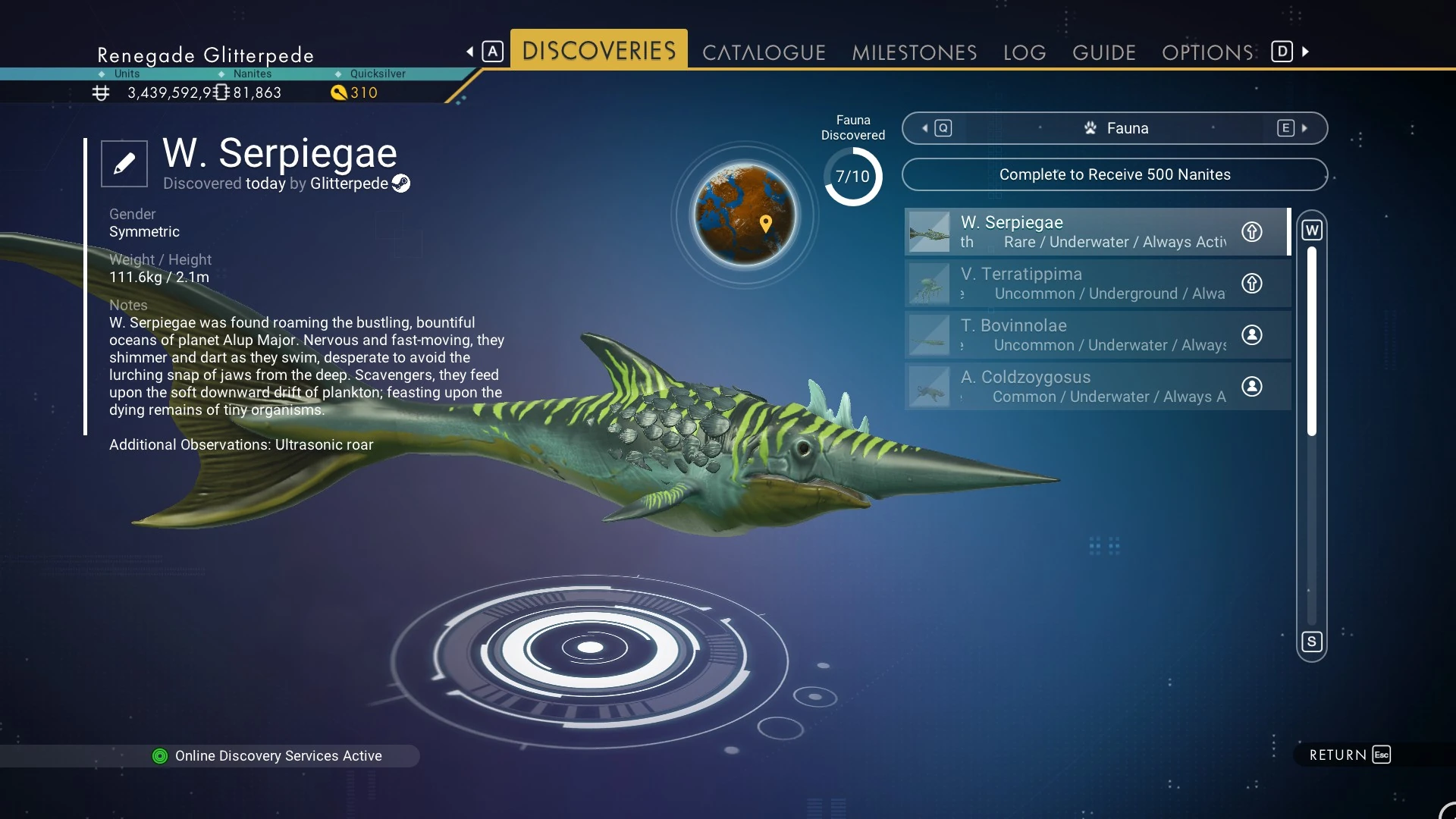1456x819 pixels.
Task: Go to the Milestones tab
Action: click(914, 52)
